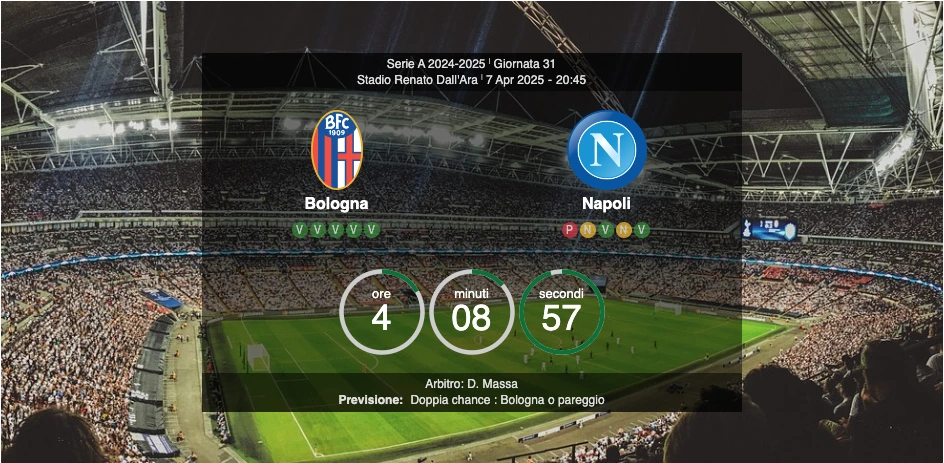Click Napoli's red P form badge
The width and height of the screenshot is (944, 463).
click(x=570, y=230)
